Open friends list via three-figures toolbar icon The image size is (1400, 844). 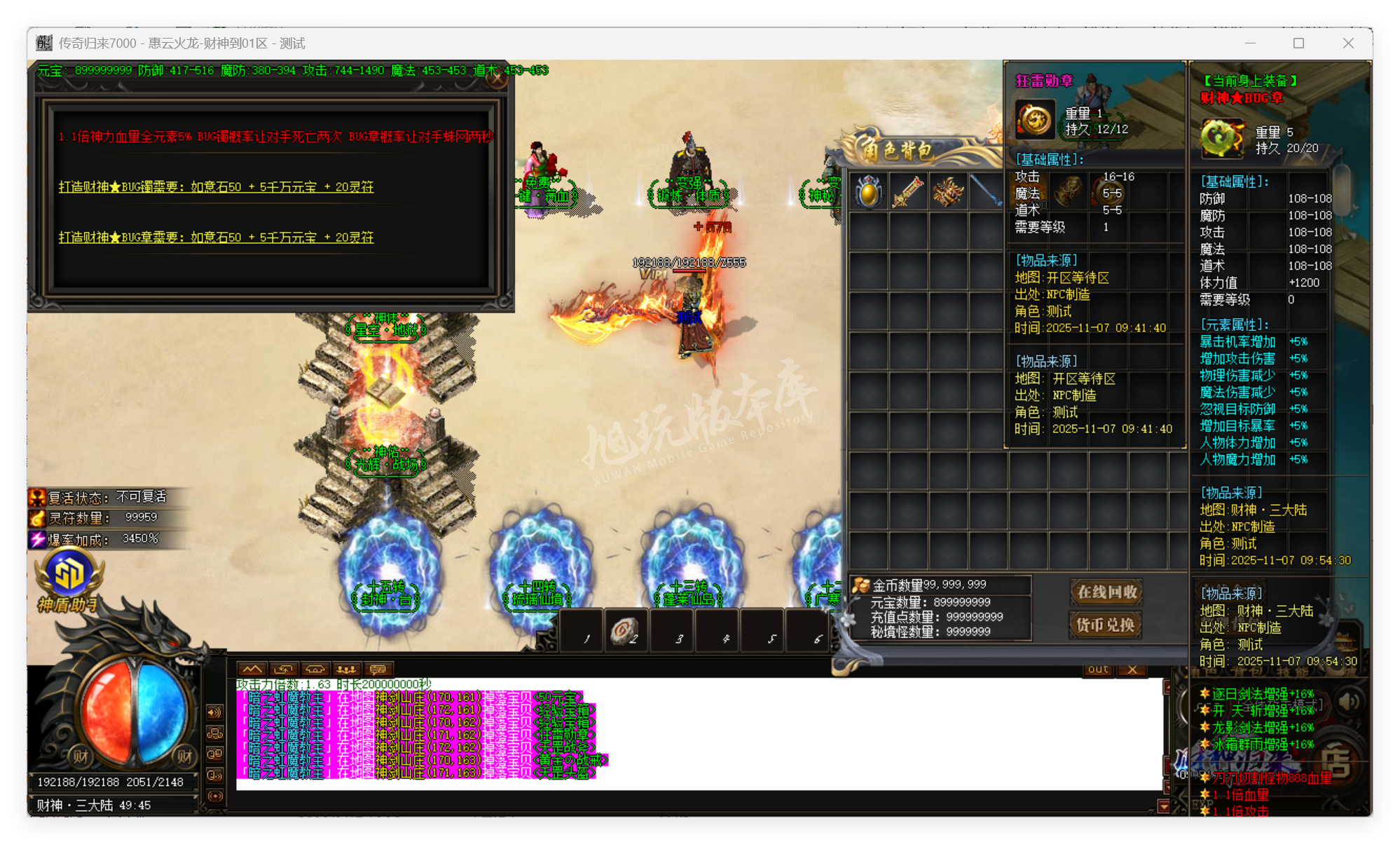pyautogui.click(x=345, y=669)
